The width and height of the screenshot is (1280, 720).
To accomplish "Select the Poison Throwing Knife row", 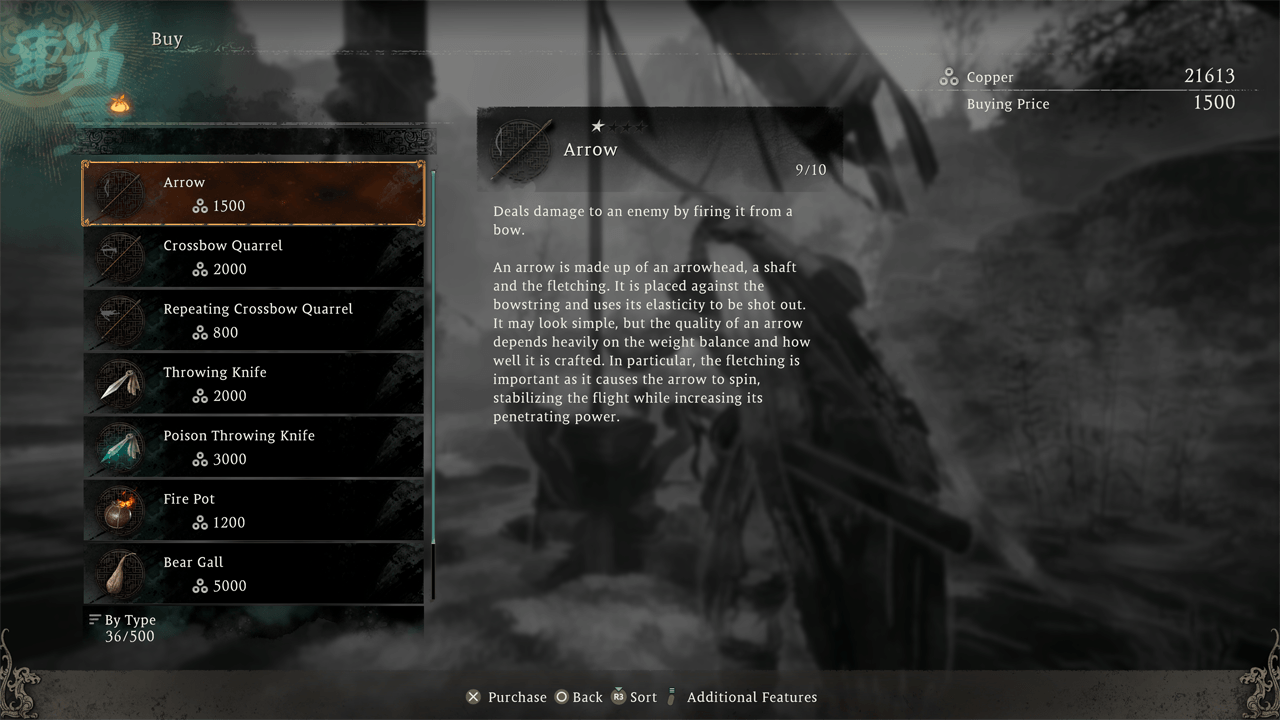I will click(253, 447).
